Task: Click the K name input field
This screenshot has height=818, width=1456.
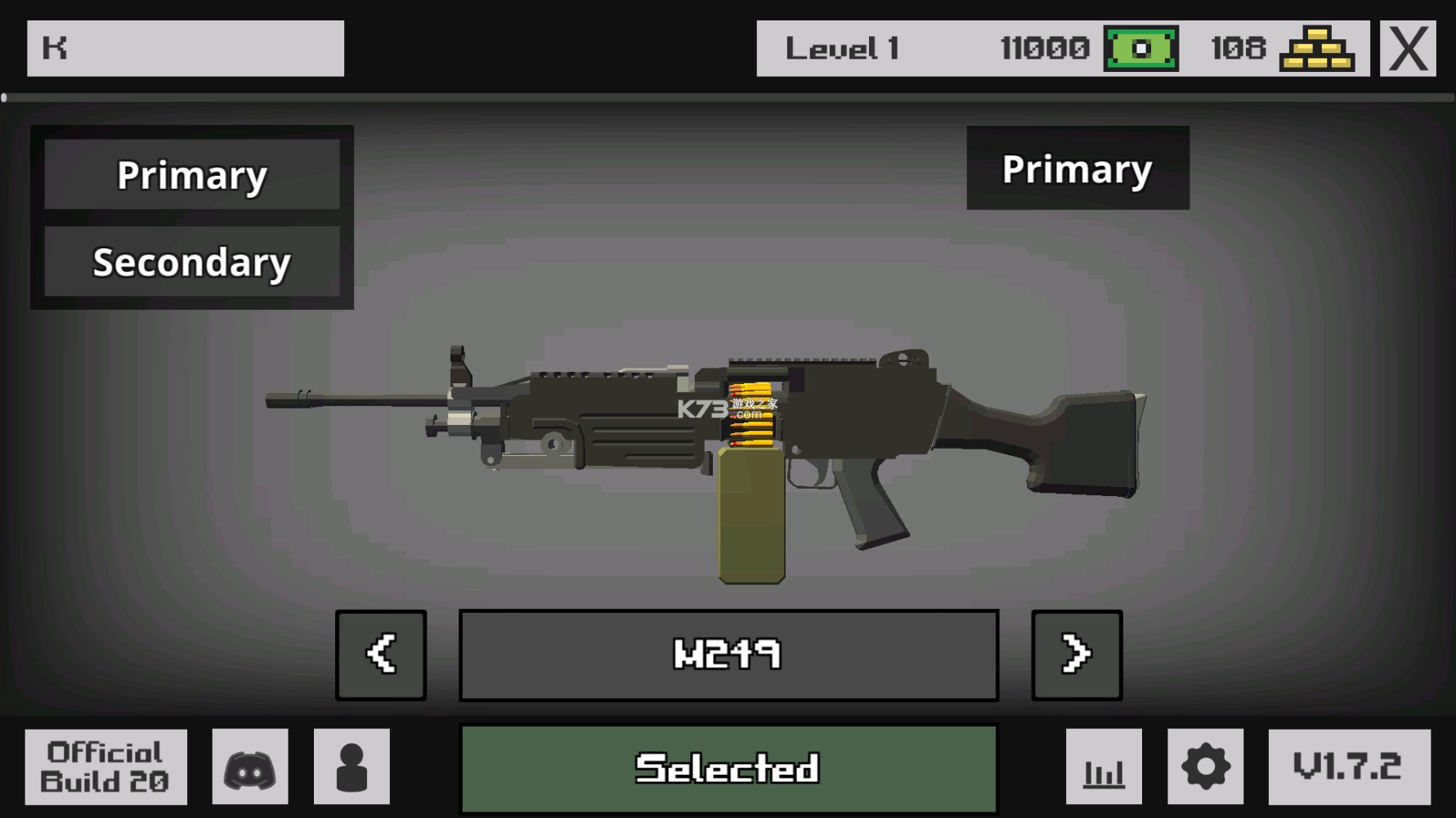Action: click(185, 49)
